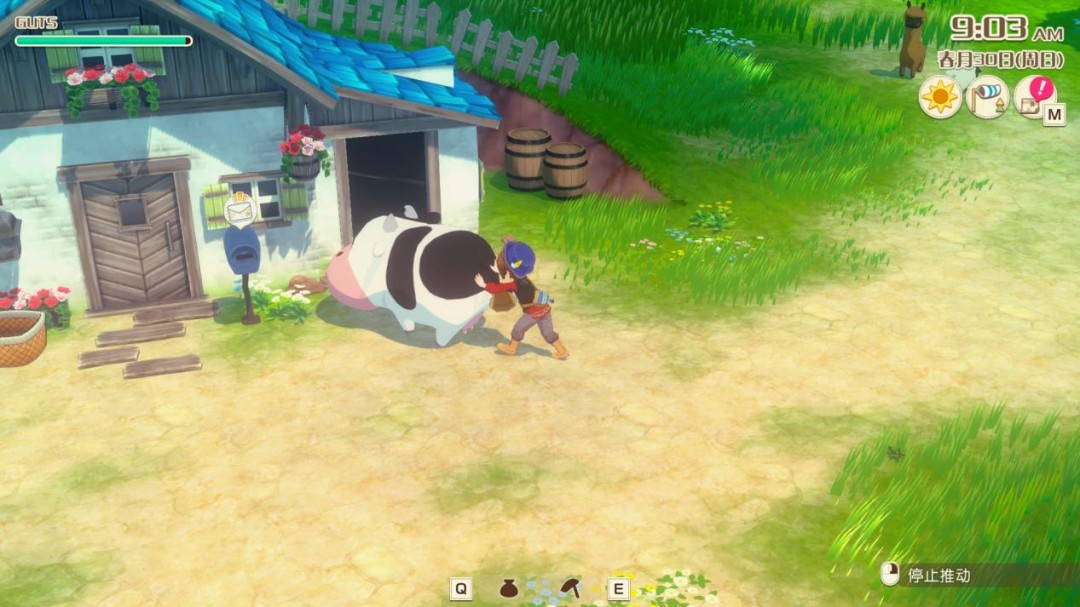Image resolution: width=1080 pixels, height=607 pixels.
Task: Select the hammer tool icon in hotbar
Action: tap(571, 587)
